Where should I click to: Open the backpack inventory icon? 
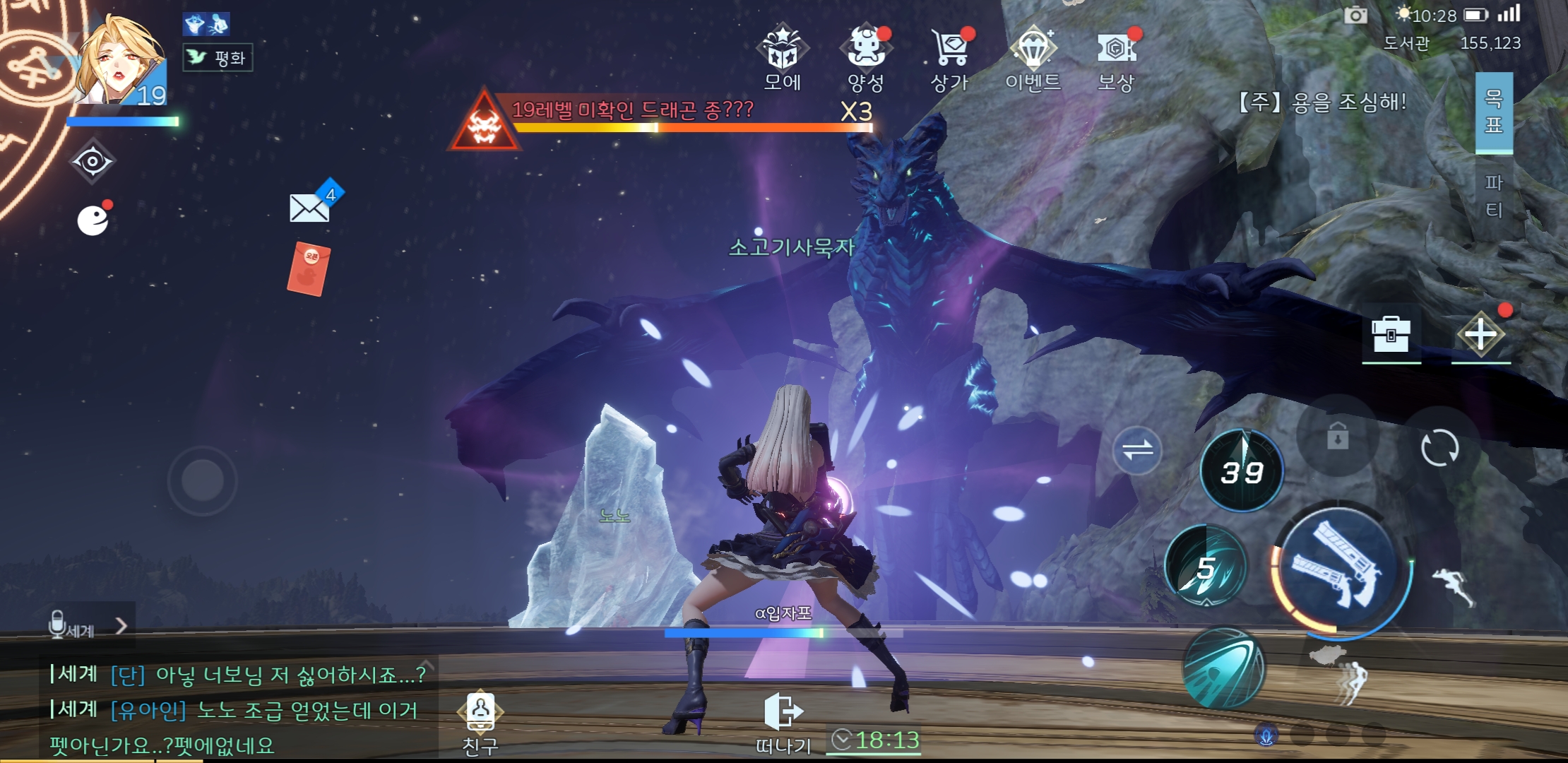1391,333
